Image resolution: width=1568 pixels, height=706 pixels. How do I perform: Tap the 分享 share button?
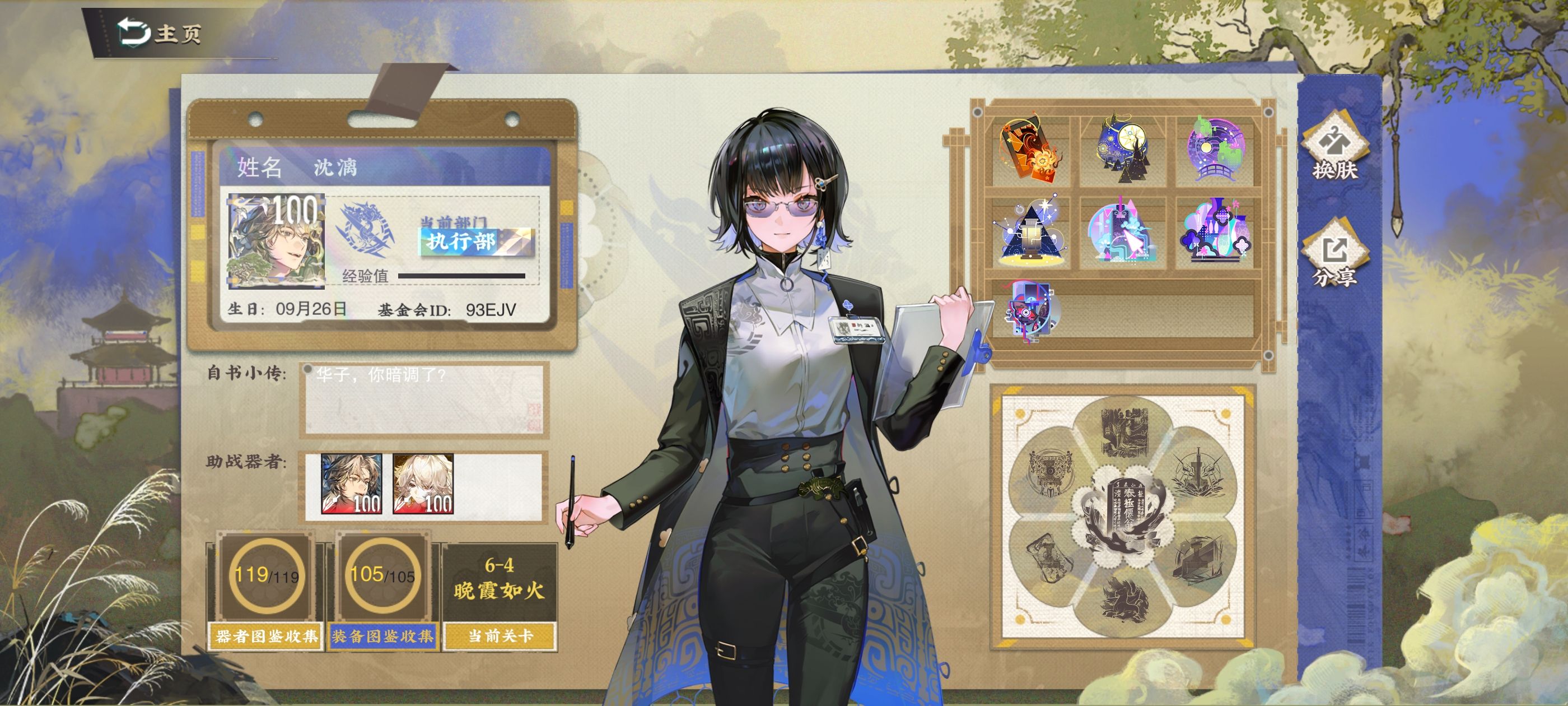[x=1335, y=258]
